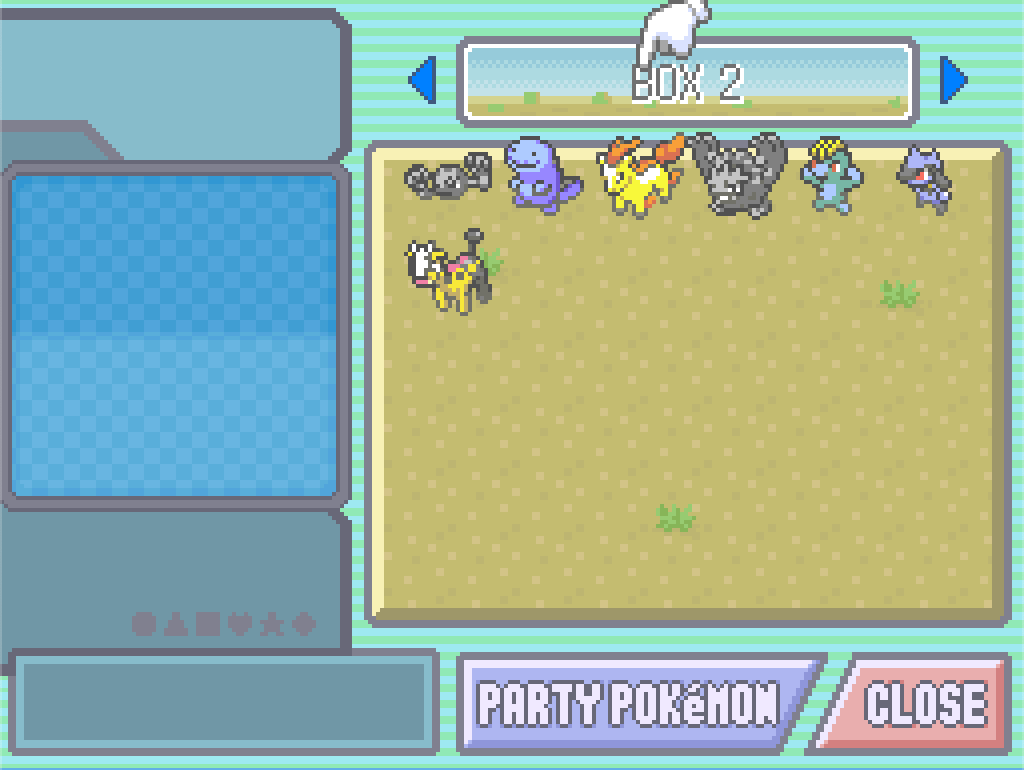Choose the small purple Pokémon in the top row
Image resolution: width=1024 pixels, height=770 pixels.
coord(926,176)
